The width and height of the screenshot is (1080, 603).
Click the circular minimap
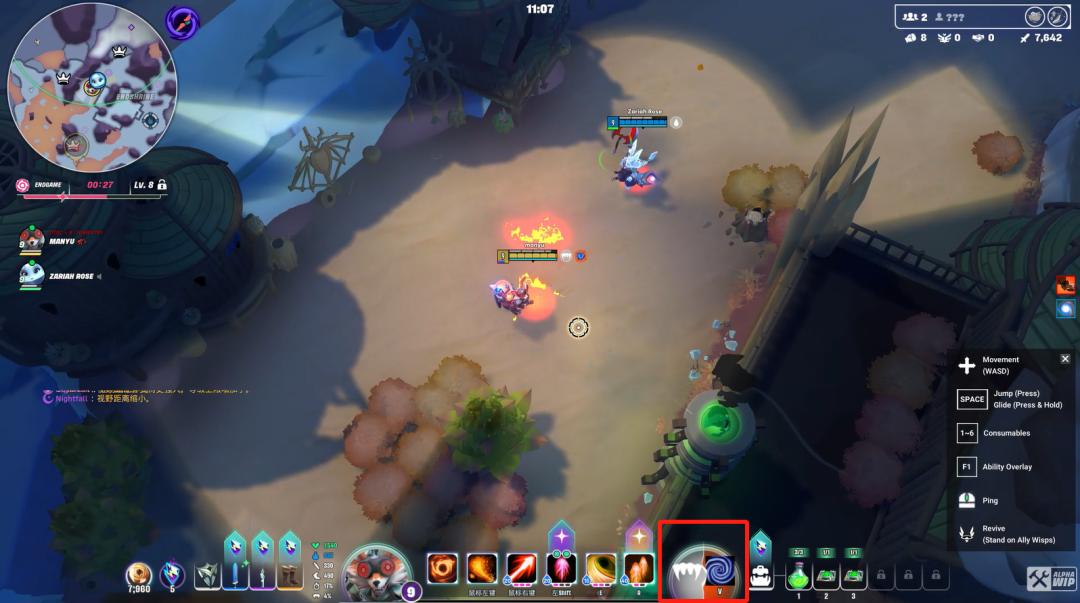coord(92,88)
